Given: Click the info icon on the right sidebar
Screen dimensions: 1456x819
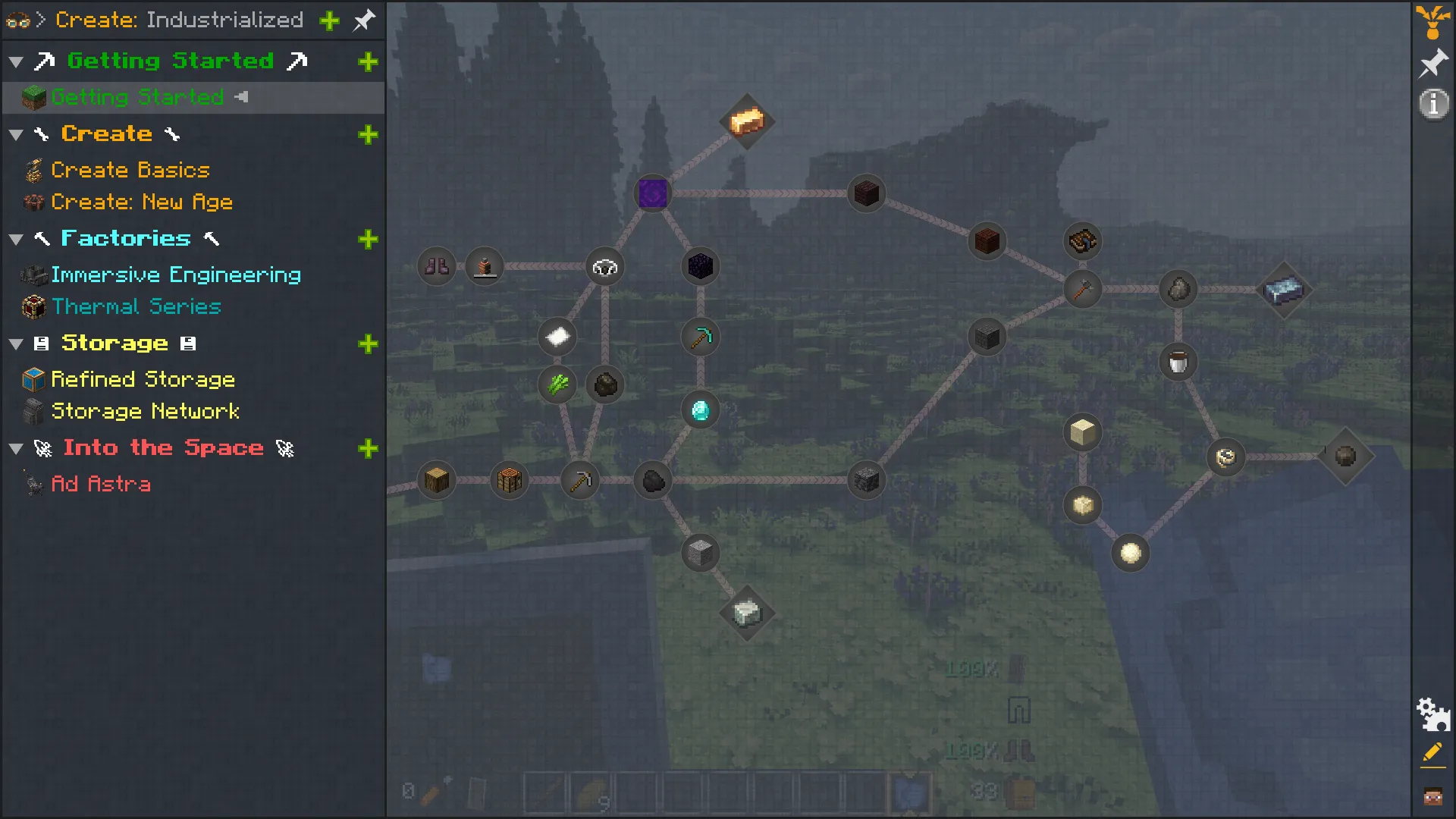Looking at the screenshot, I should click(x=1434, y=105).
